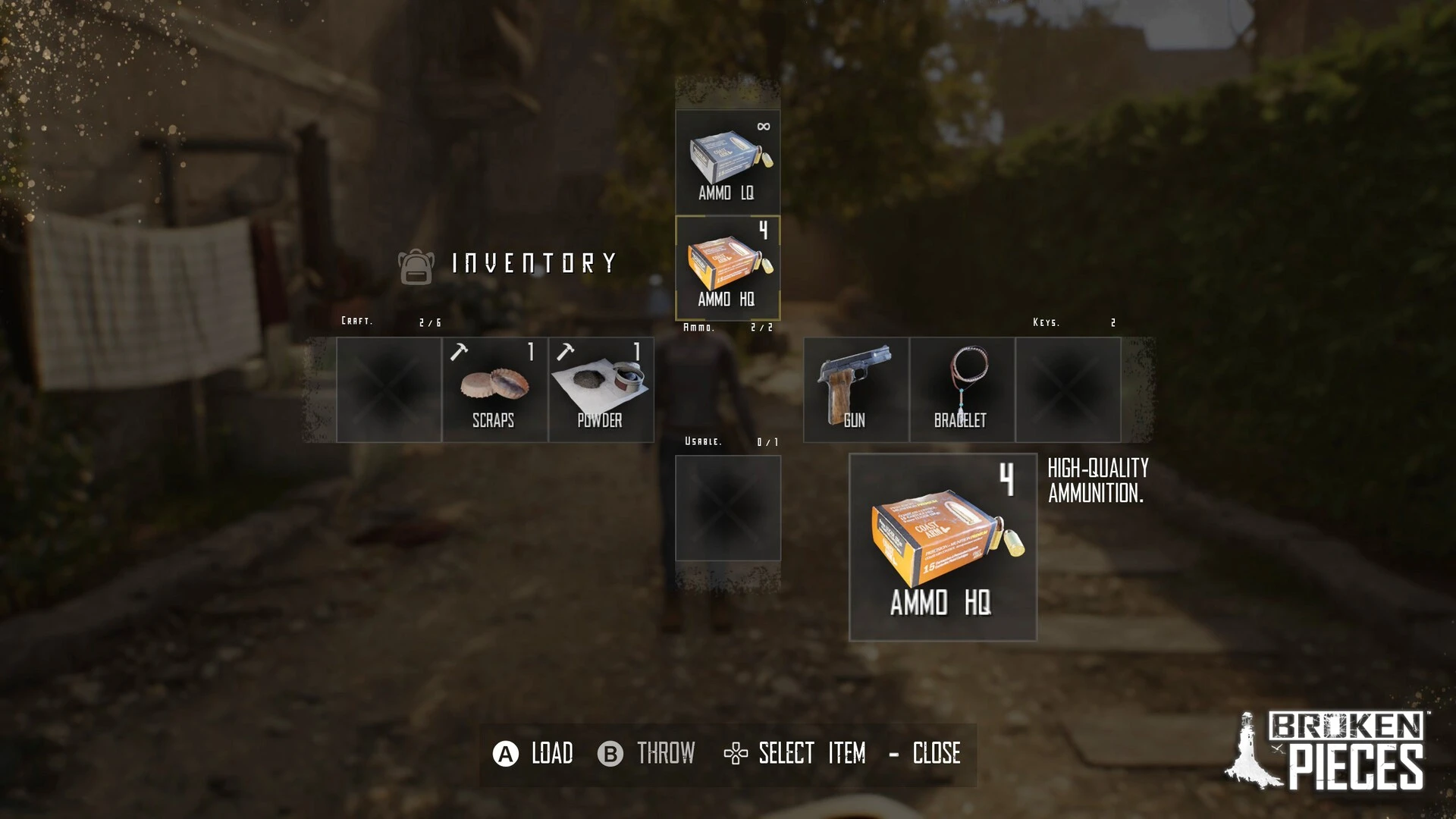Select the Powder crafting item
The height and width of the screenshot is (819, 1456).
(601, 390)
